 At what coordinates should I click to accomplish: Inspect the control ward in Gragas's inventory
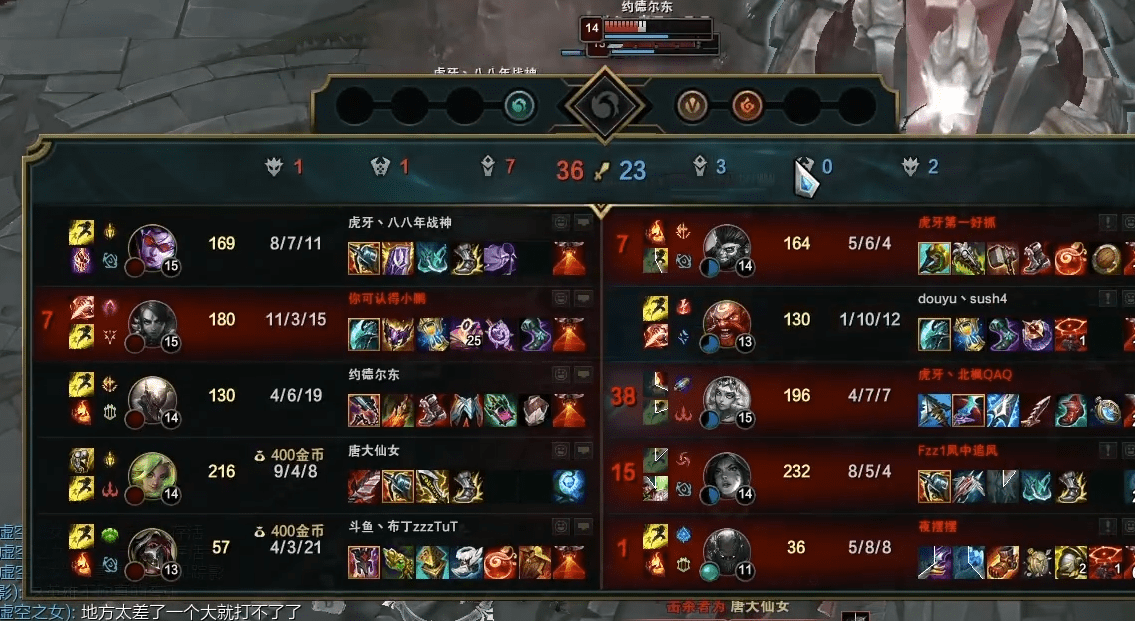[x=1070, y=334]
